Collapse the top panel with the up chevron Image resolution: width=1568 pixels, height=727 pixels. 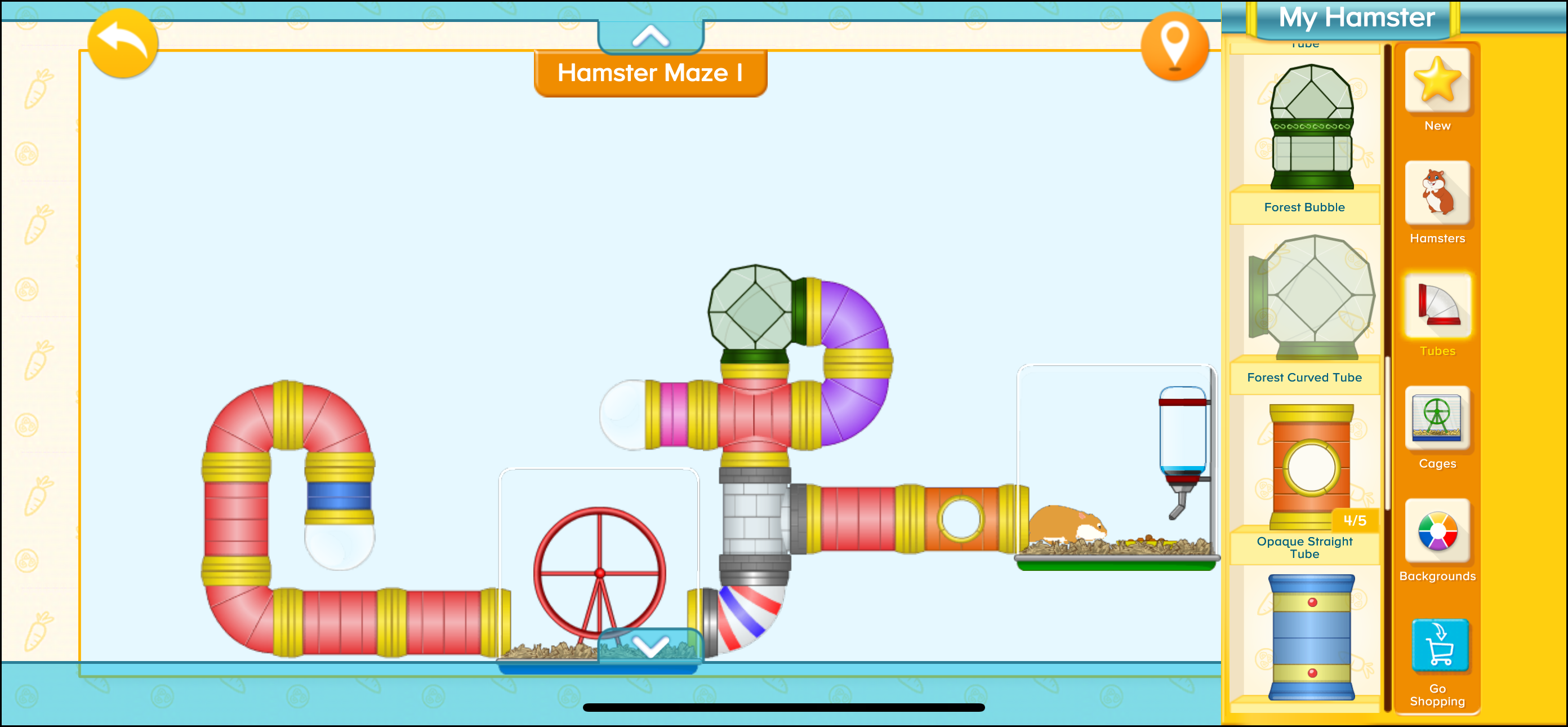tap(650, 36)
